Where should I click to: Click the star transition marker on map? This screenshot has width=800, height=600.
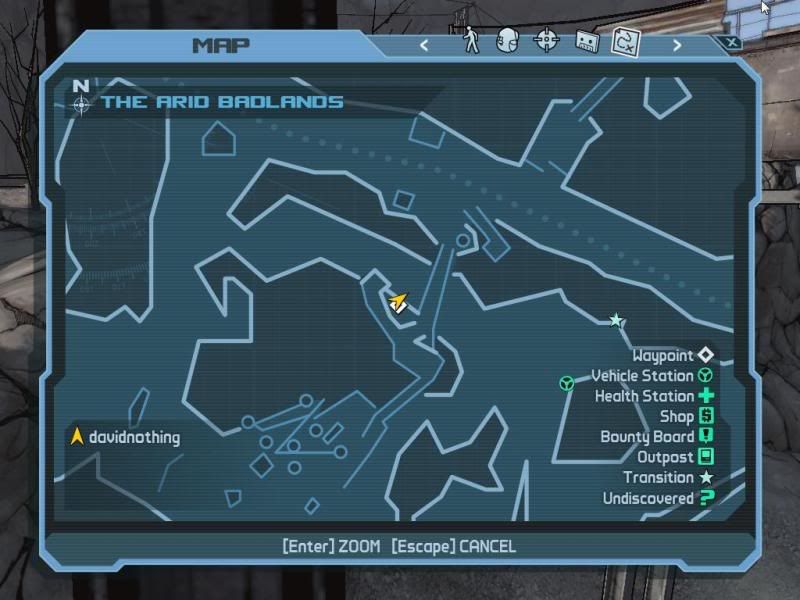point(616,321)
